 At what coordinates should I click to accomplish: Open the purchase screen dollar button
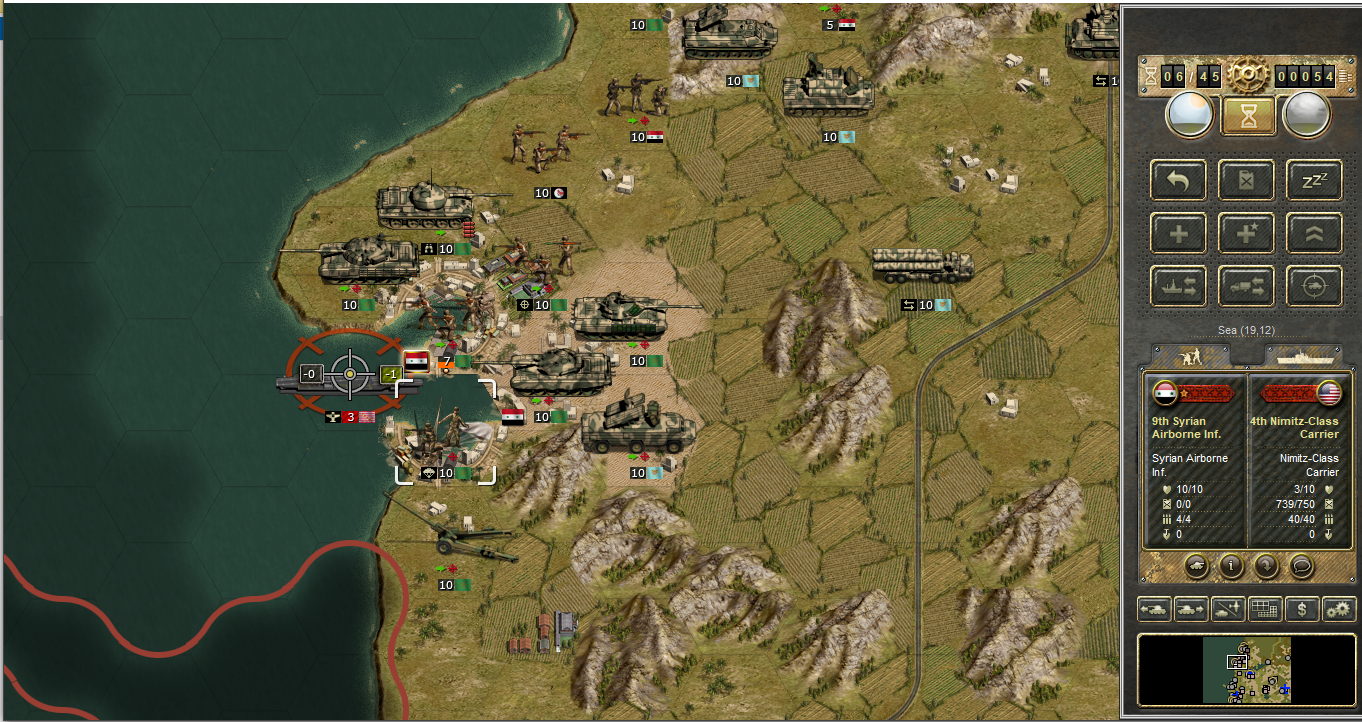pos(1301,608)
